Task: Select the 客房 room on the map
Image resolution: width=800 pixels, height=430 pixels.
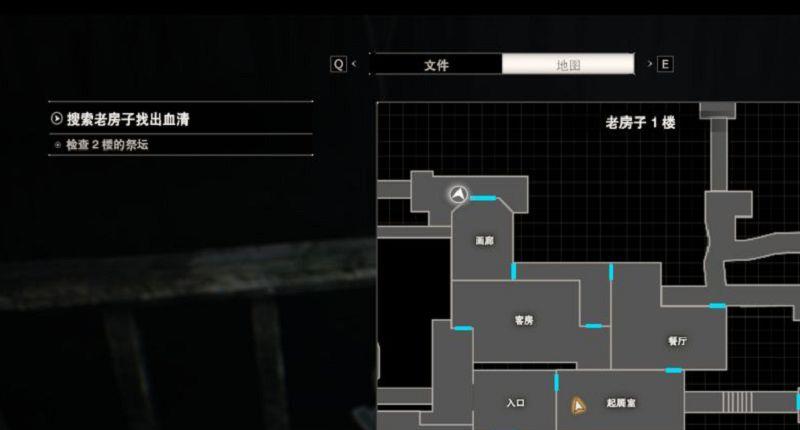Action: point(523,321)
